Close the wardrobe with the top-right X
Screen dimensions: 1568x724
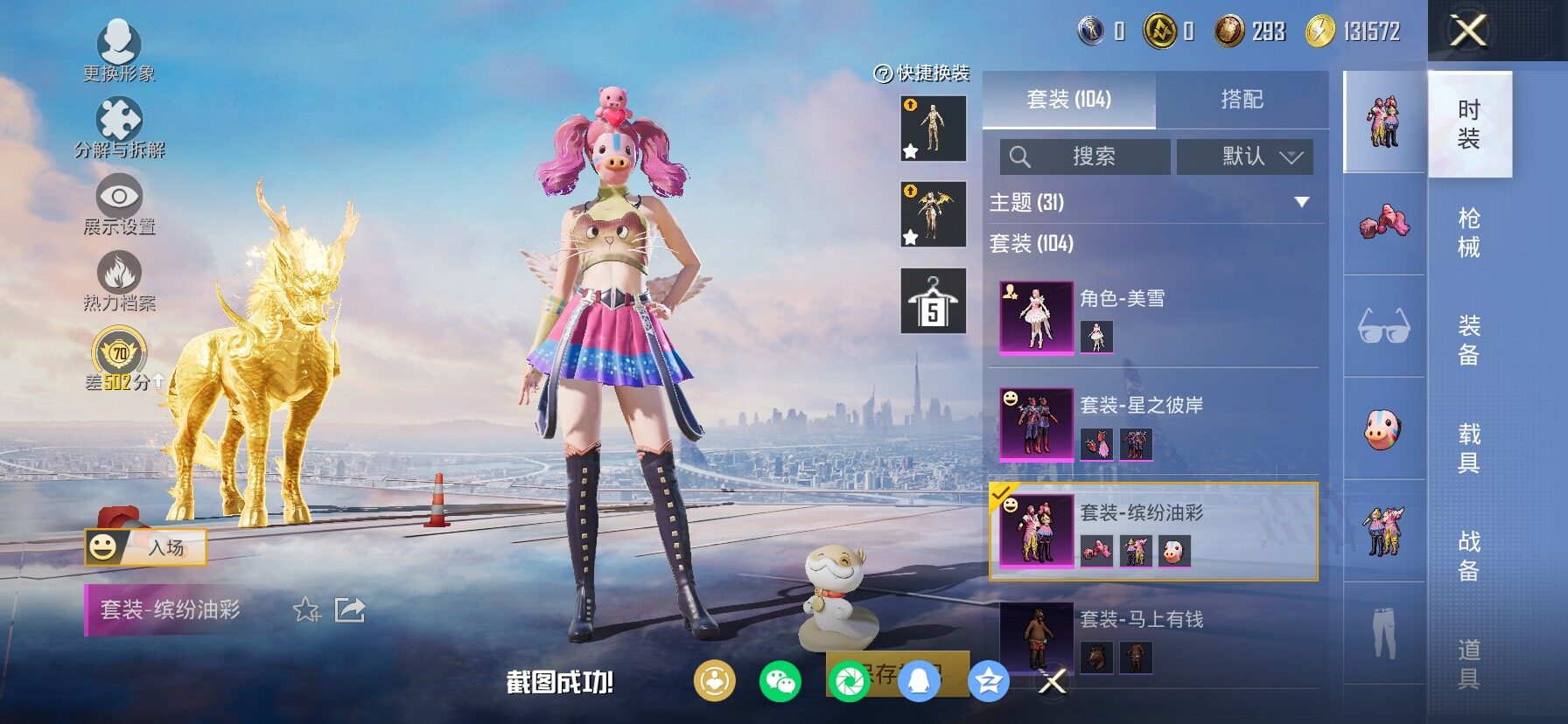coord(1469,31)
